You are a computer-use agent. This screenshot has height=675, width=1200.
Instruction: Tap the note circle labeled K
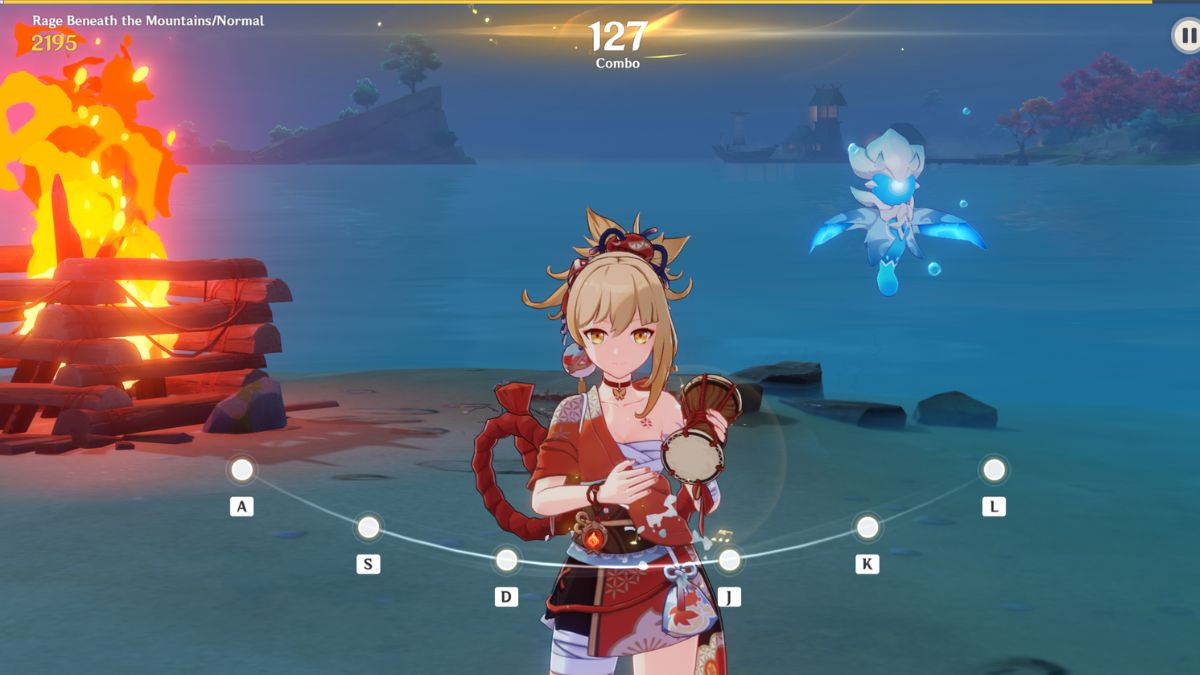coord(867,527)
